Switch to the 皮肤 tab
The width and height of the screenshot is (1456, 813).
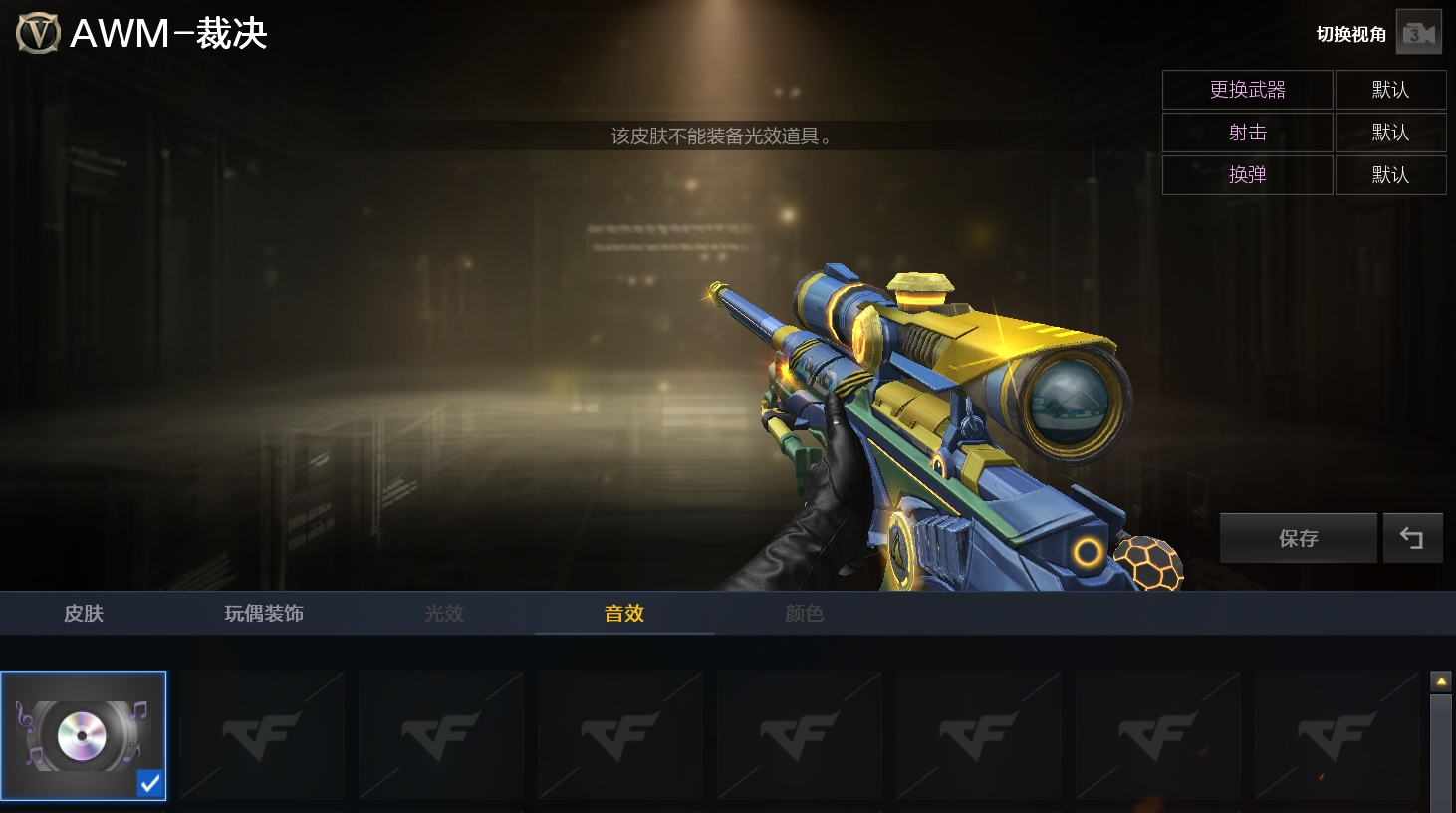pos(84,613)
